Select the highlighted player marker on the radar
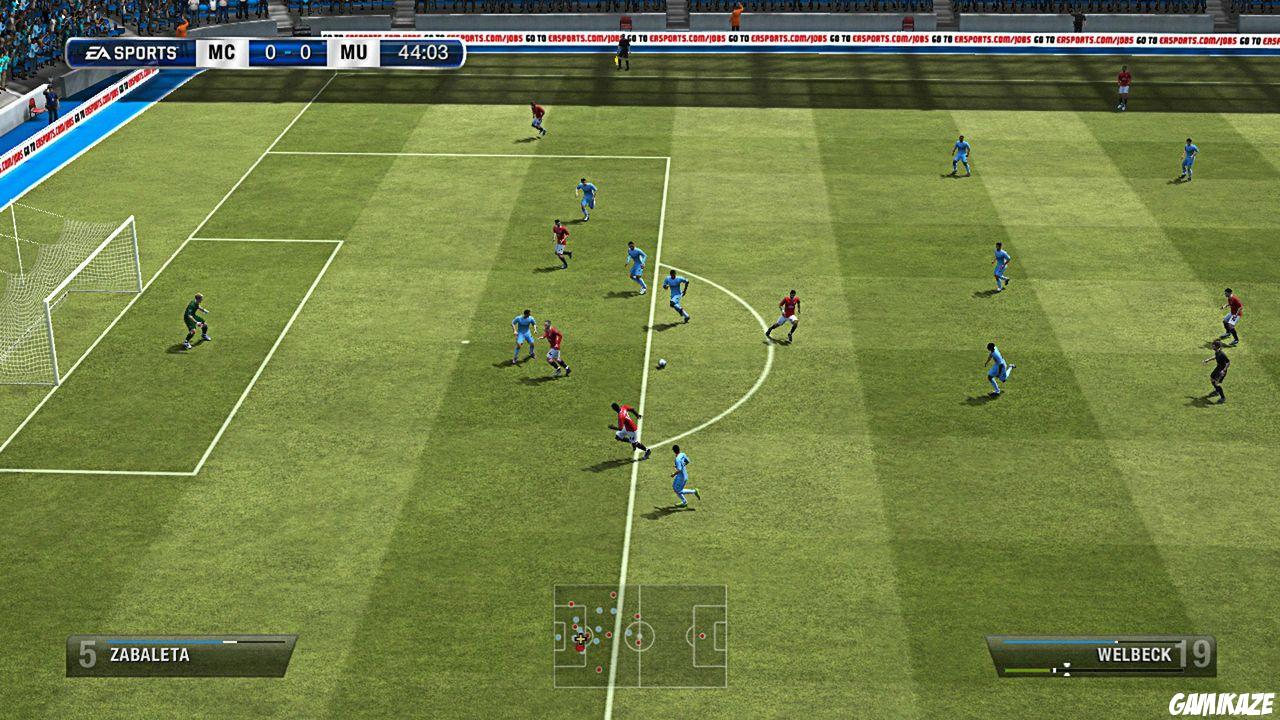1280x720 pixels. pos(581,639)
